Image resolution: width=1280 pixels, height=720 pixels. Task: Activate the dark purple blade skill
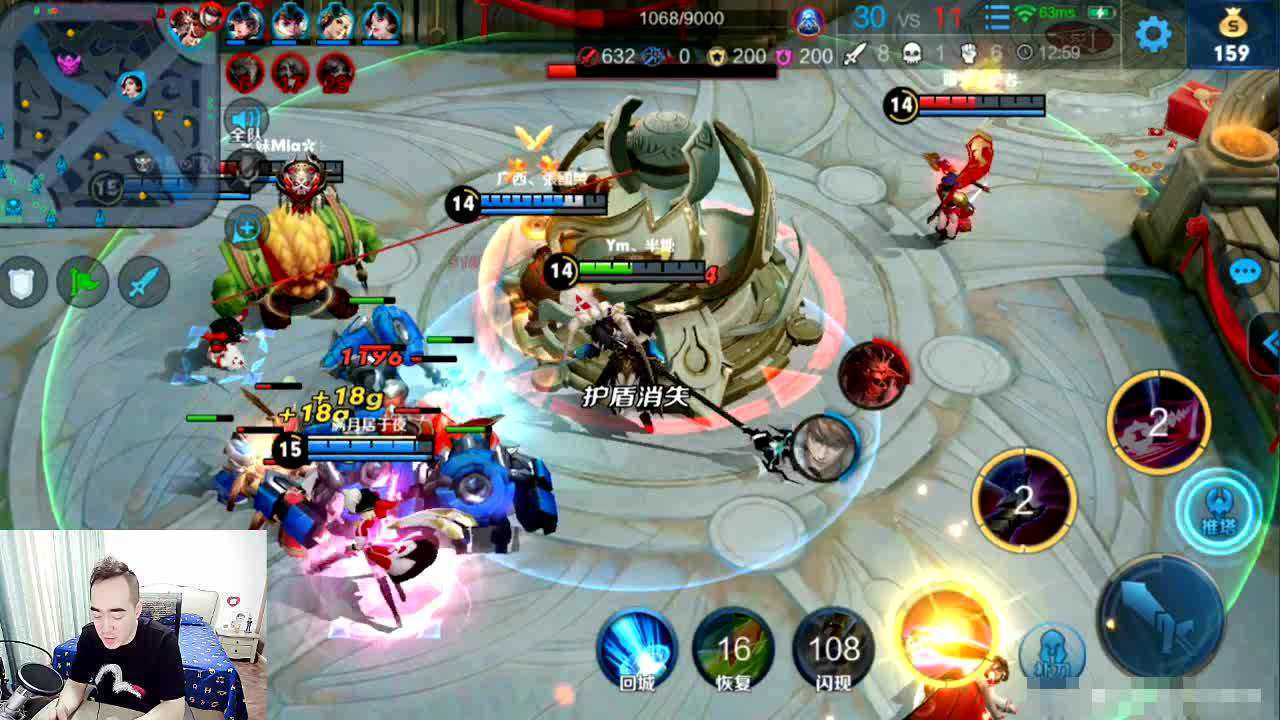(x=1024, y=499)
